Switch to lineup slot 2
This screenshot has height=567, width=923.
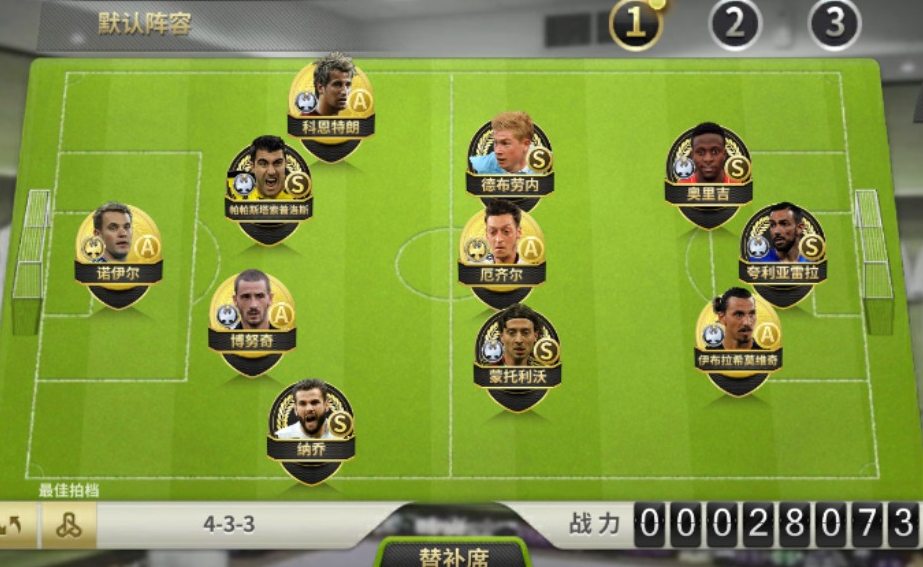735,24
